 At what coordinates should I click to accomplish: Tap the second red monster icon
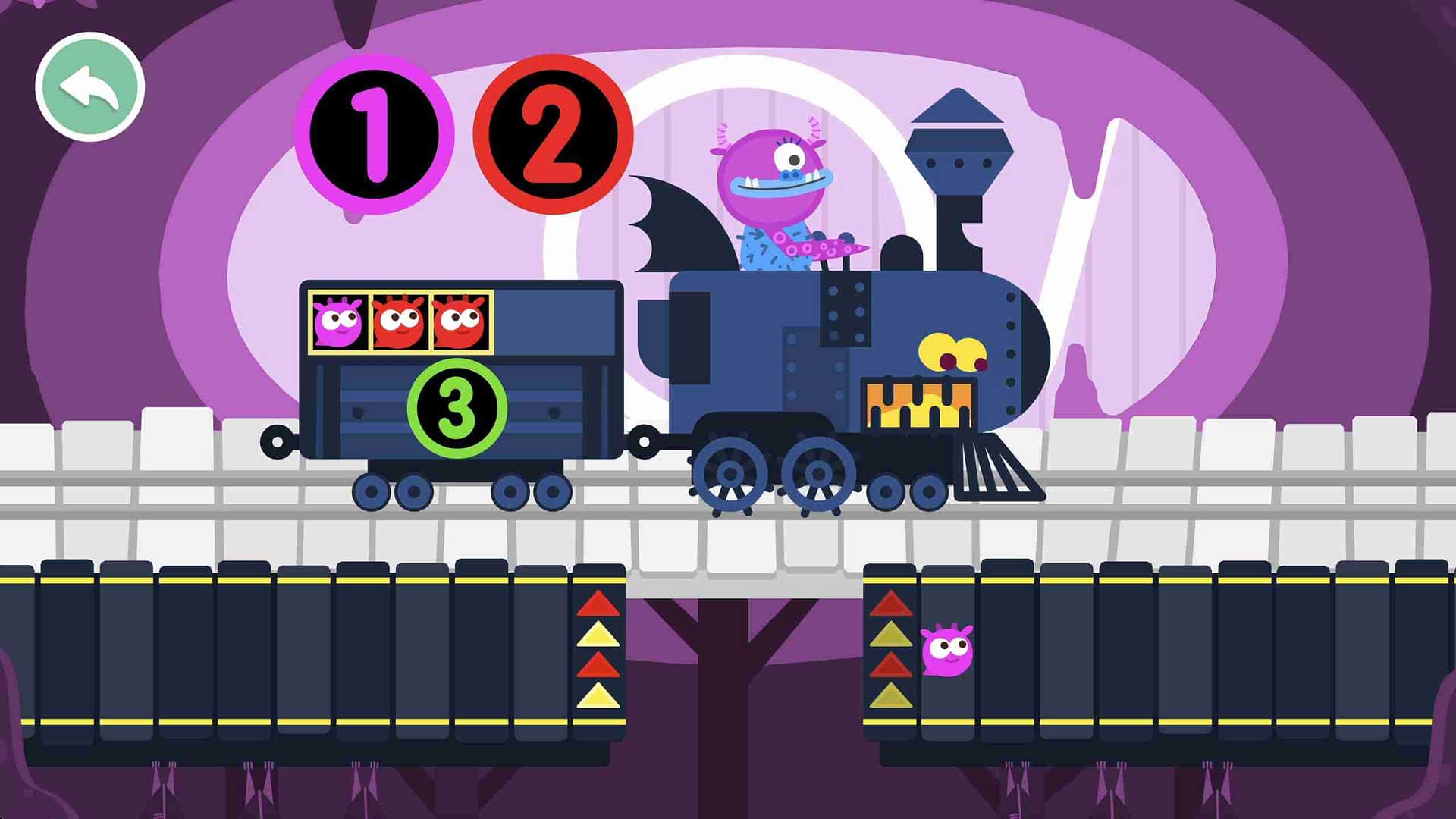point(461,322)
